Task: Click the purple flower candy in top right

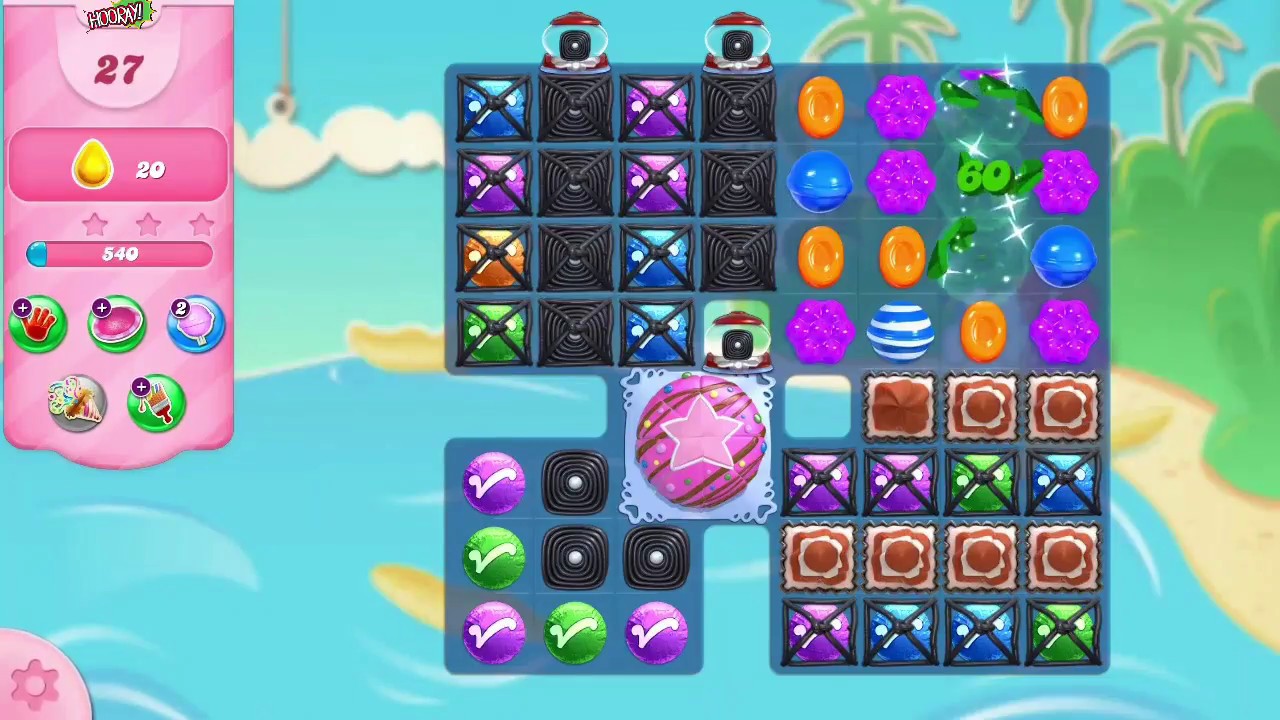Action: (1065, 180)
